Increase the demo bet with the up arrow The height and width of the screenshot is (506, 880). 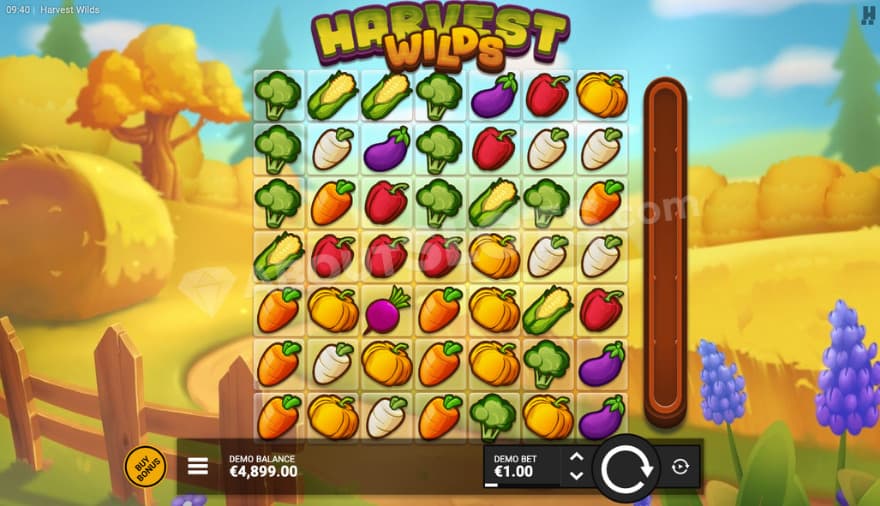pyautogui.click(x=576, y=458)
